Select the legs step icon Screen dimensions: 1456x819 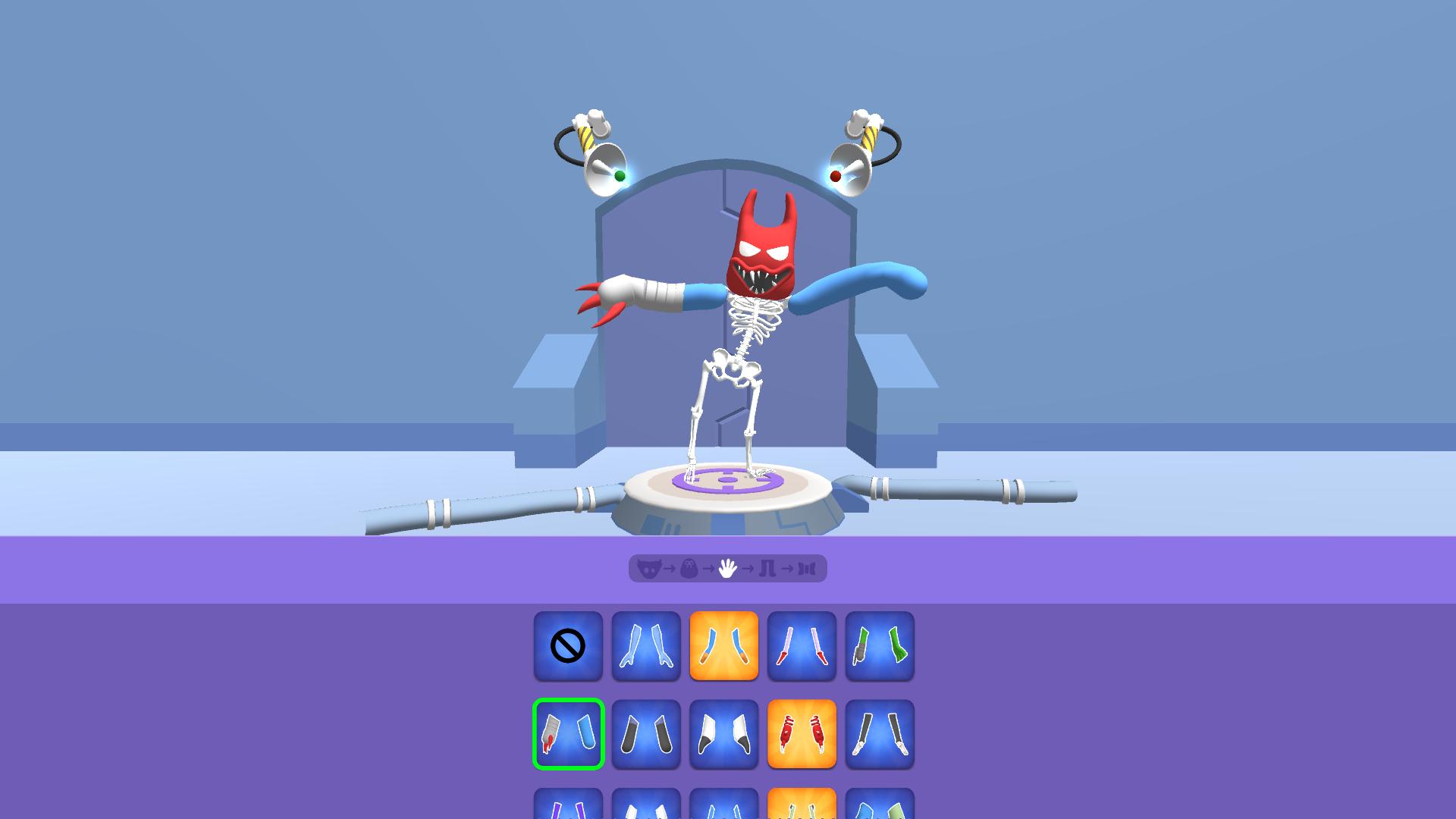click(x=767, y=569)
